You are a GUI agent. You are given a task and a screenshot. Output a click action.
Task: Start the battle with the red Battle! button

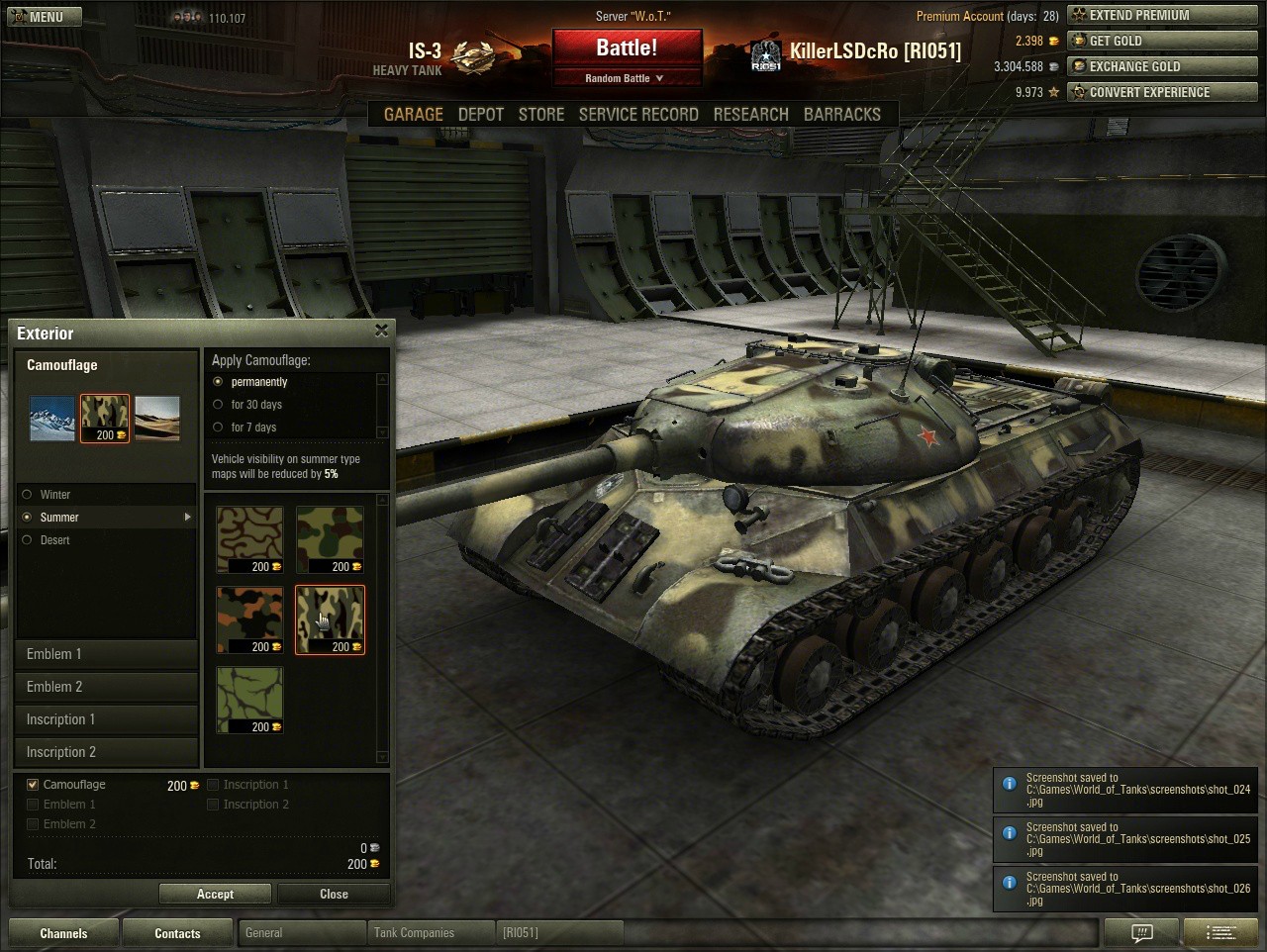tap(627, 48)
